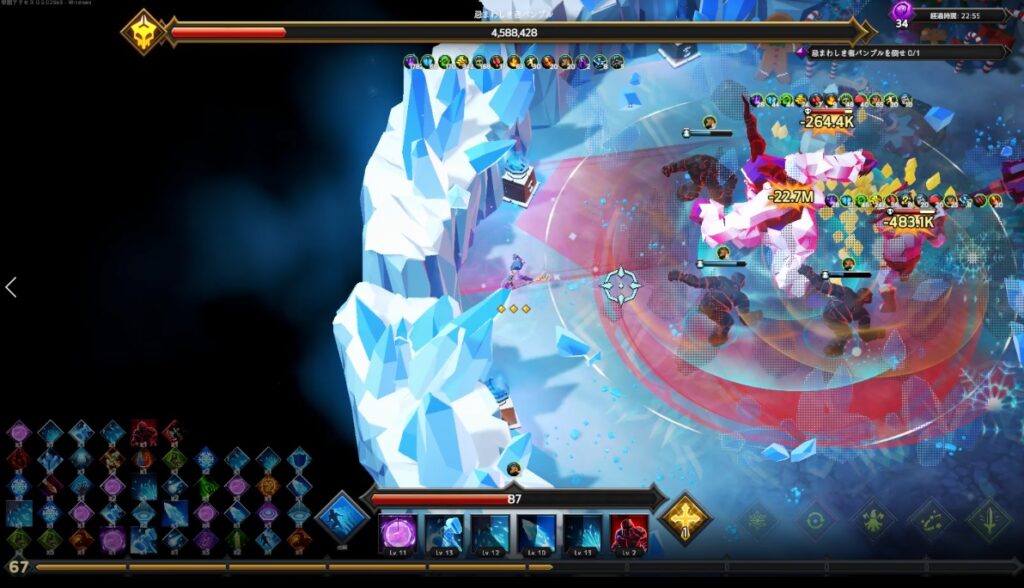Click the left-pointing arrow at screen edge
The height and width of the screenshot is (588, 1024).
pos(11,288)
